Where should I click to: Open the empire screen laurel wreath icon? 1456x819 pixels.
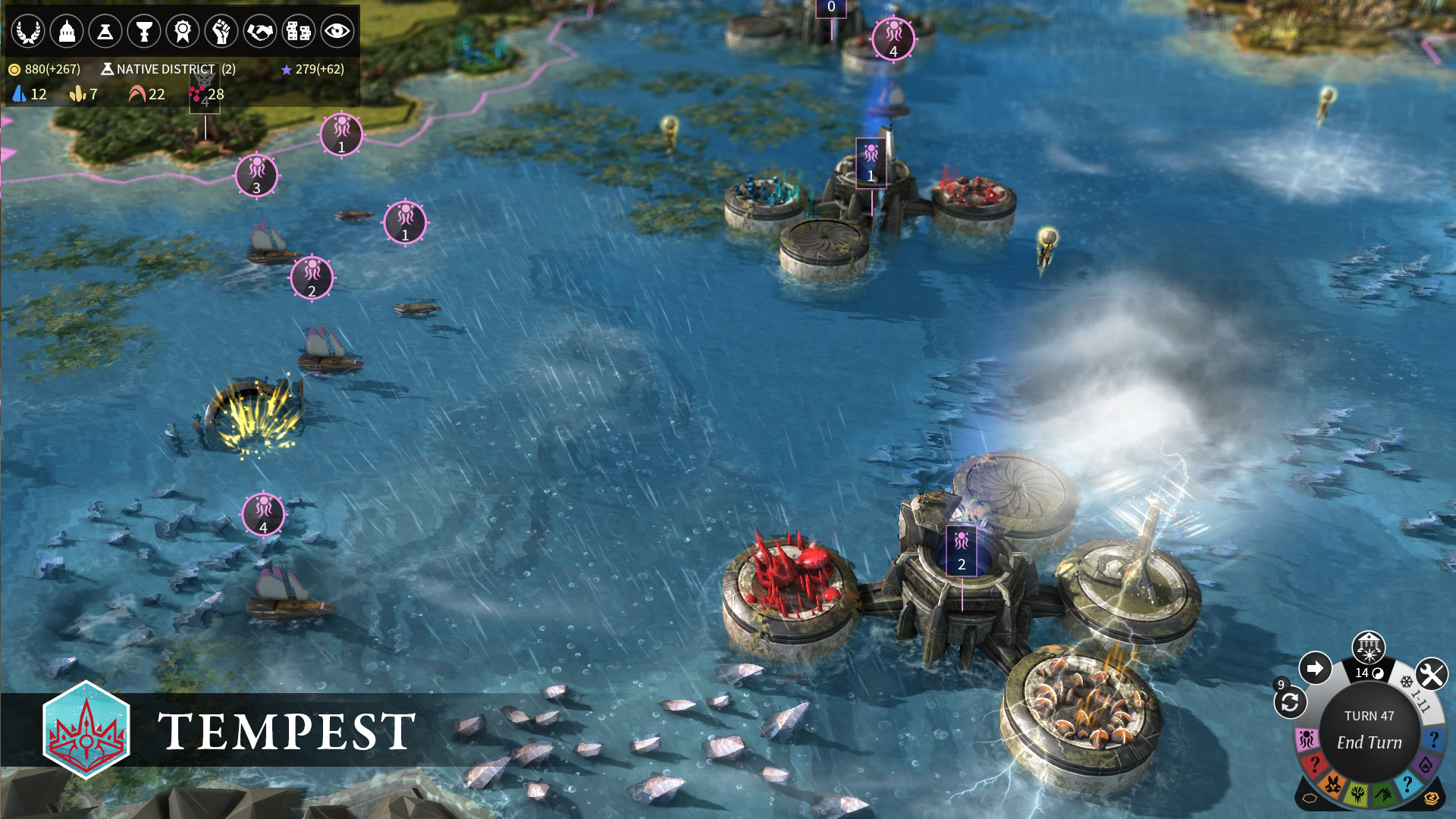coord(28,31)
